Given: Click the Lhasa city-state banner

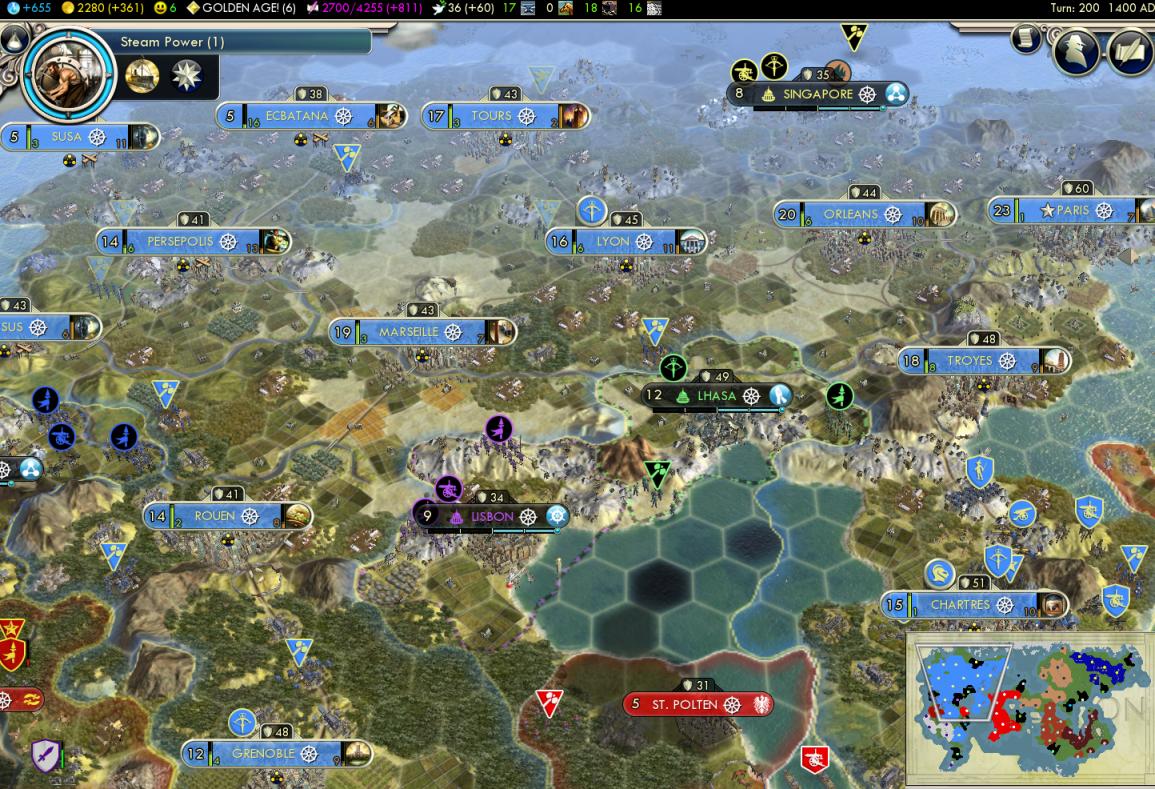Looking at the screenshot, I should tap(716, 396).
